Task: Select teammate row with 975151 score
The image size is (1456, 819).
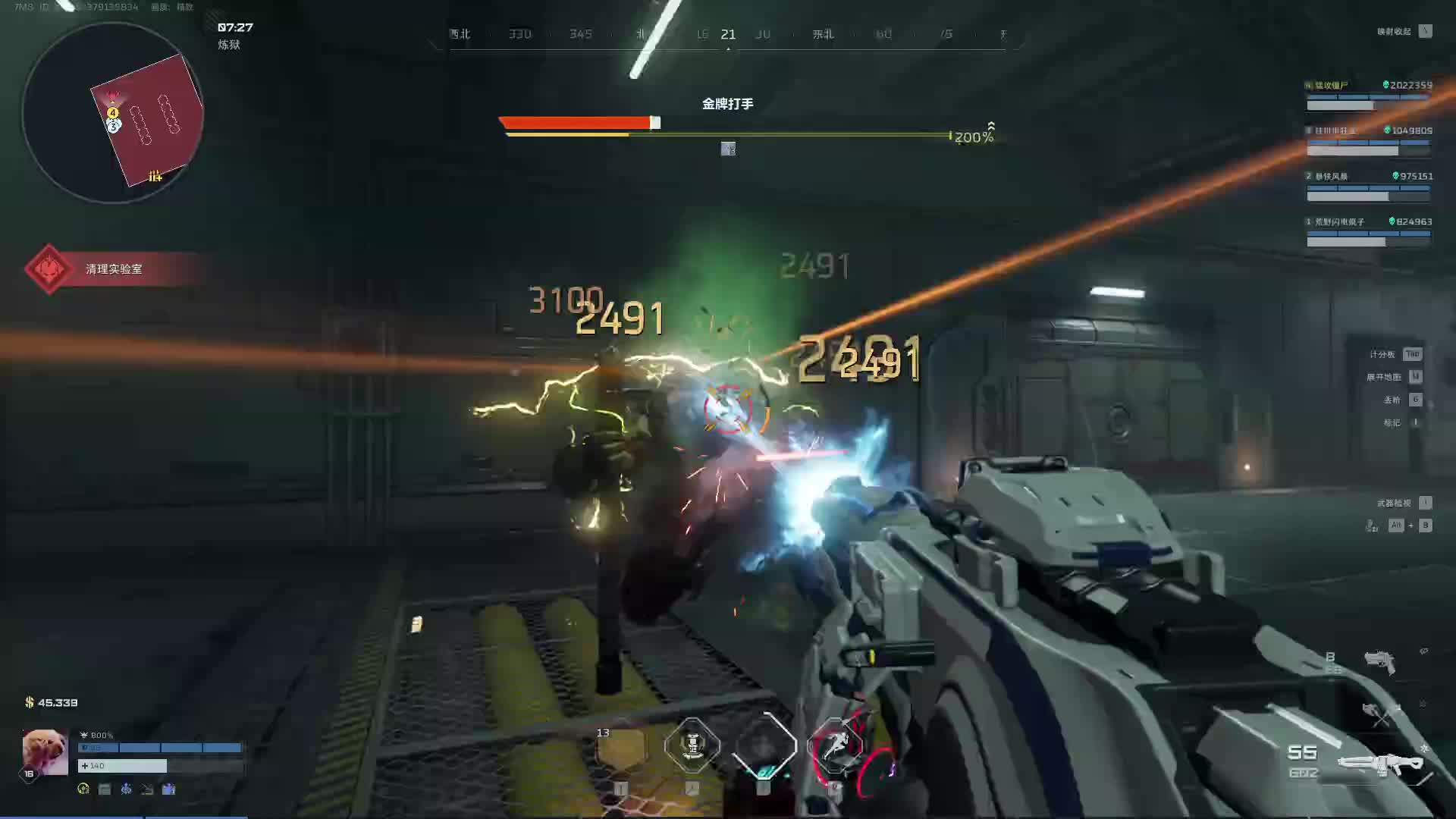Action: pyautogui.click(x=1368, y=186)
